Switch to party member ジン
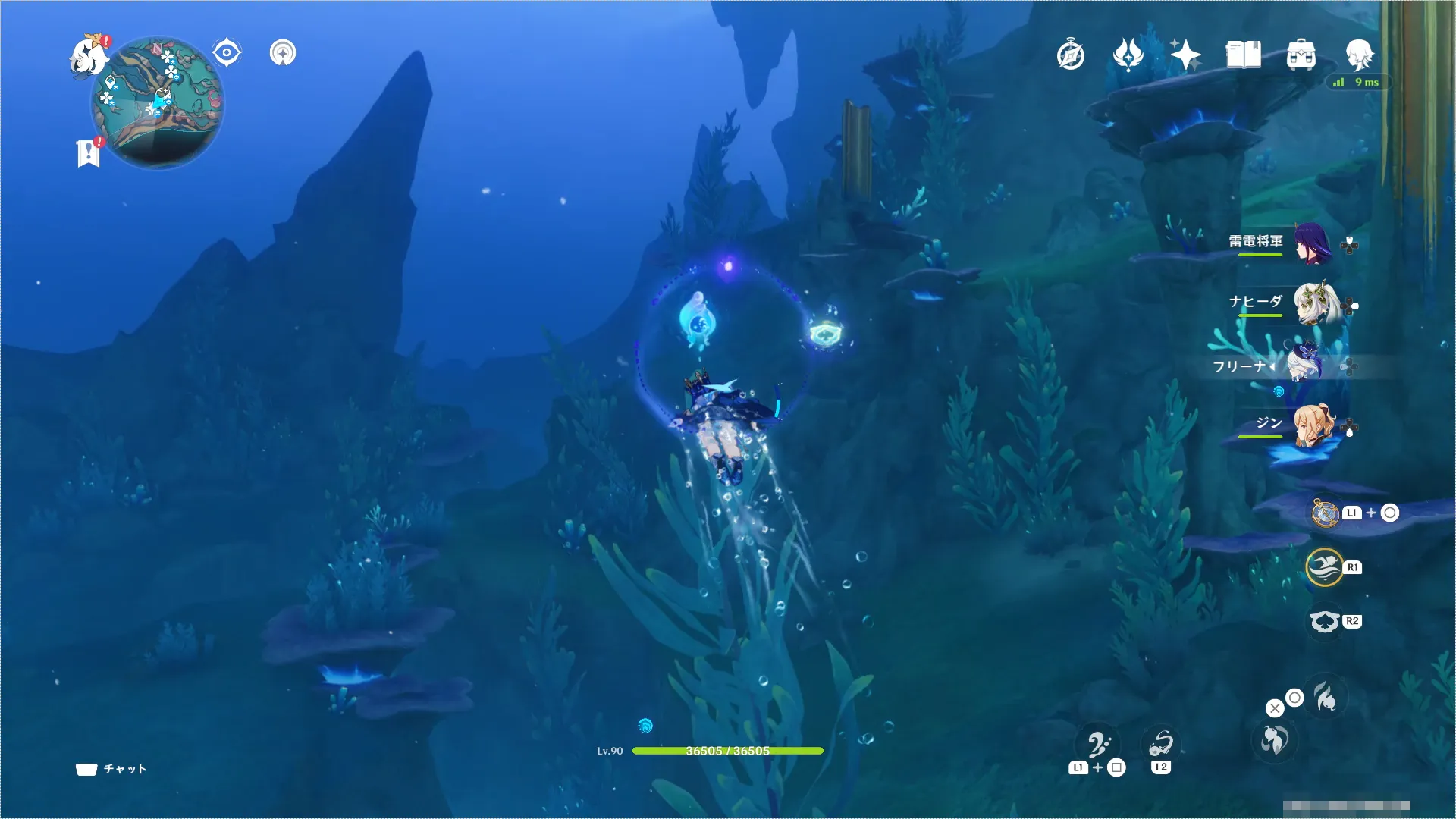This screenshot has width=1456, height=819. [x=1313, y=425]
